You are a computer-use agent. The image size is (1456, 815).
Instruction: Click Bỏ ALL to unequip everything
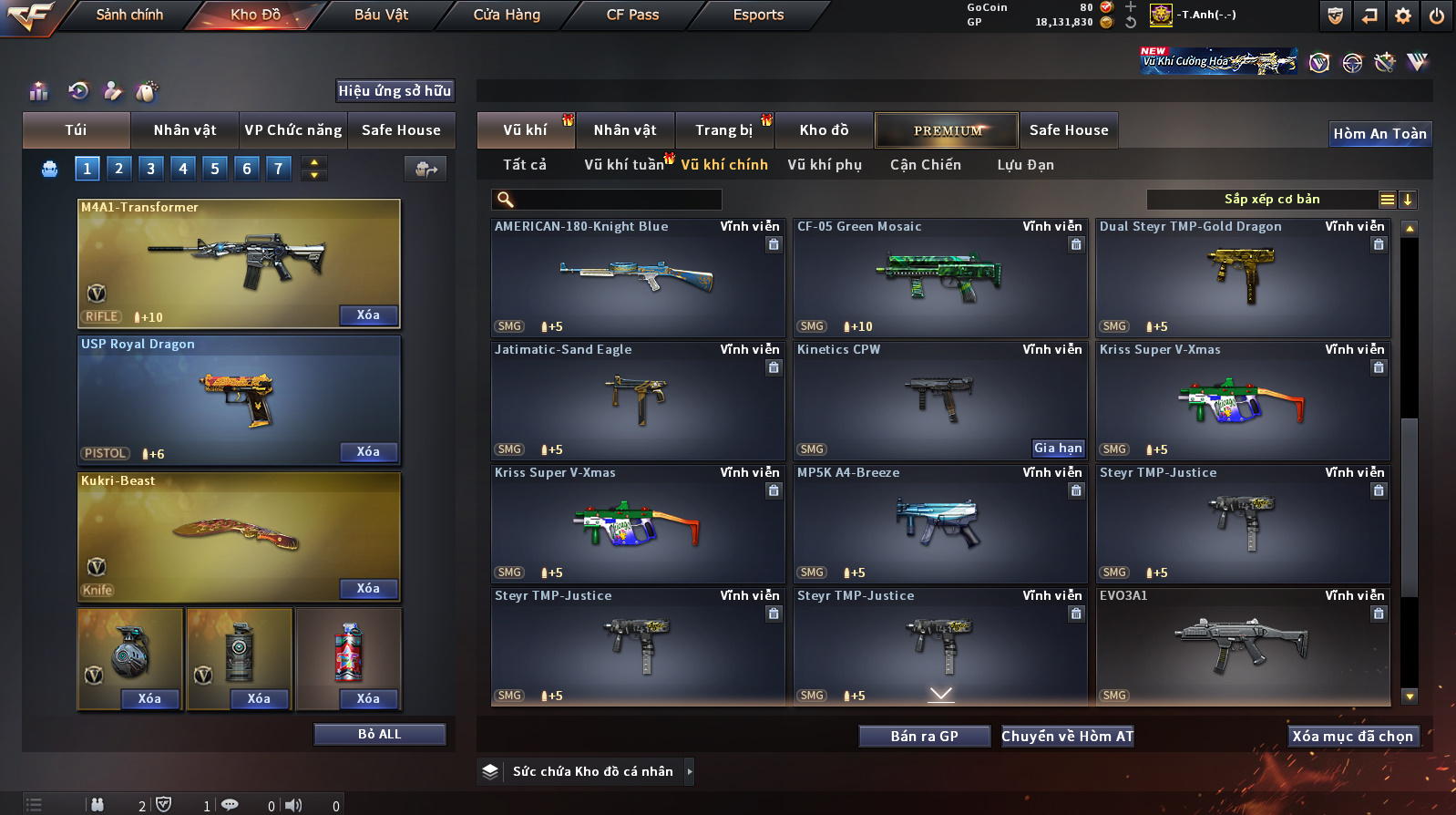(379, 735)
